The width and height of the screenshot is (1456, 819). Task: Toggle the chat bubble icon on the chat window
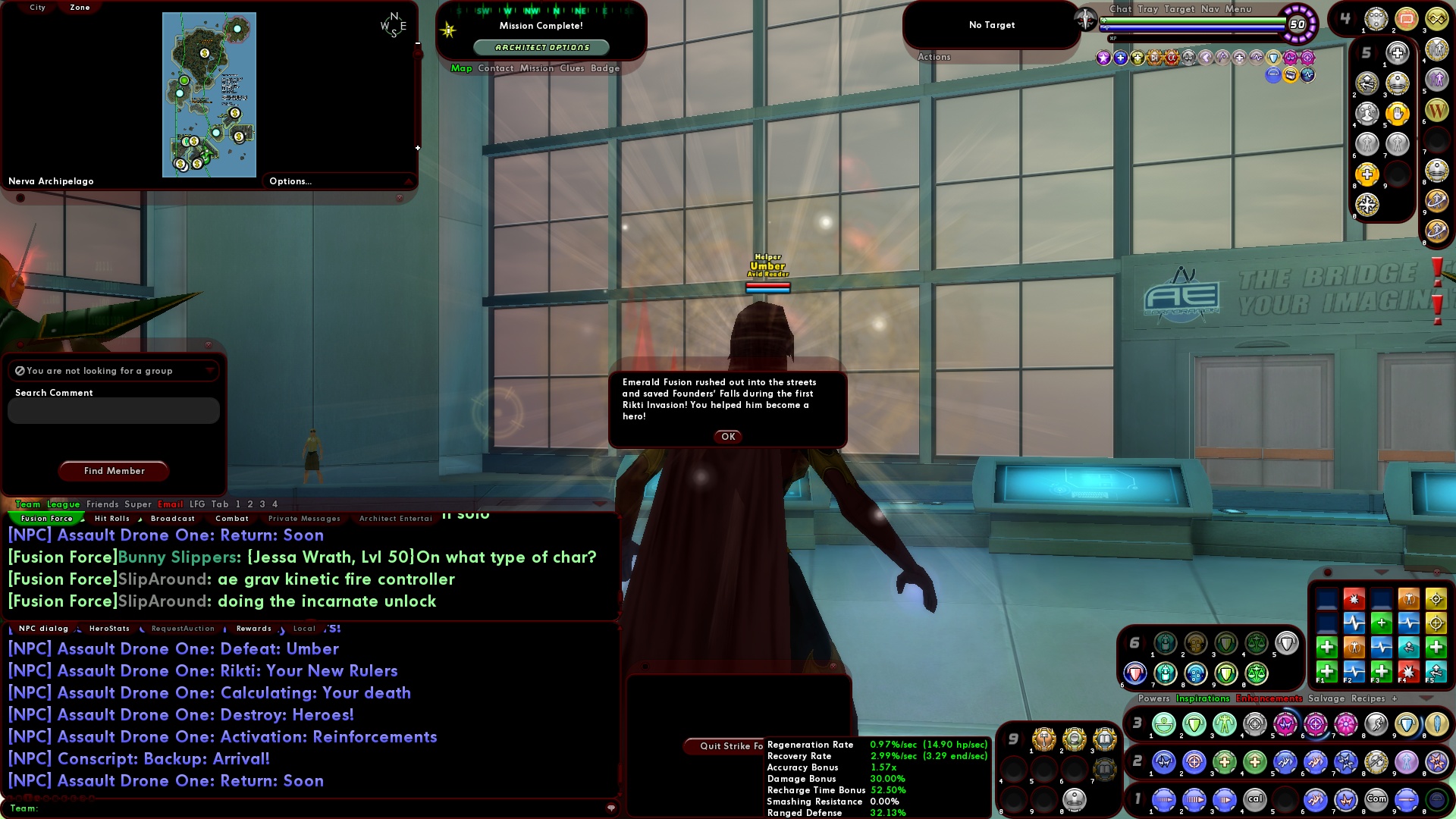[x=611, y=808]
